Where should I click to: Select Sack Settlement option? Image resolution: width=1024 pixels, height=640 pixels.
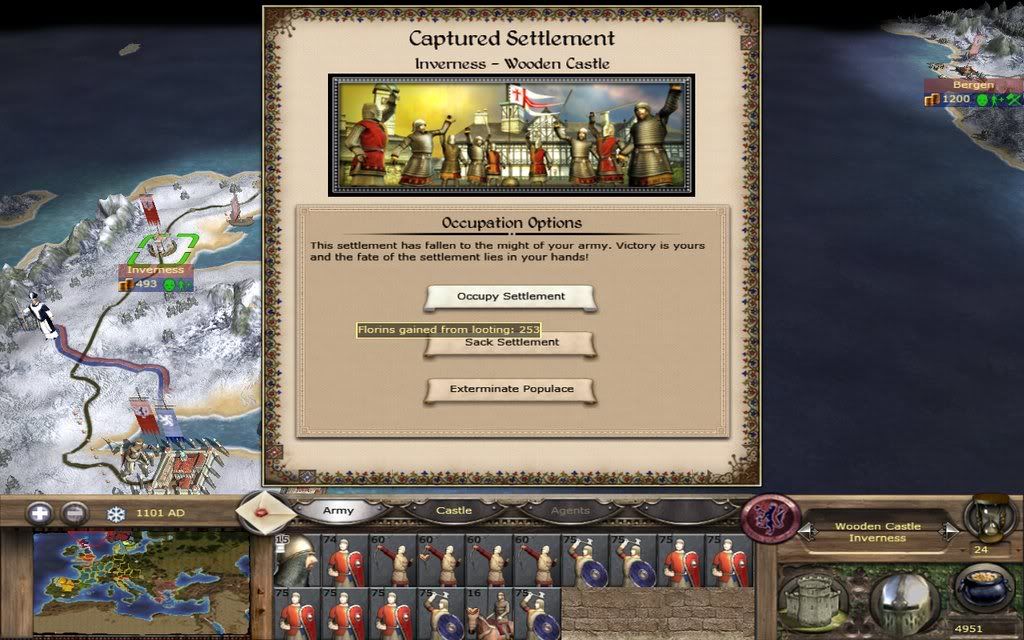(511, 344)
